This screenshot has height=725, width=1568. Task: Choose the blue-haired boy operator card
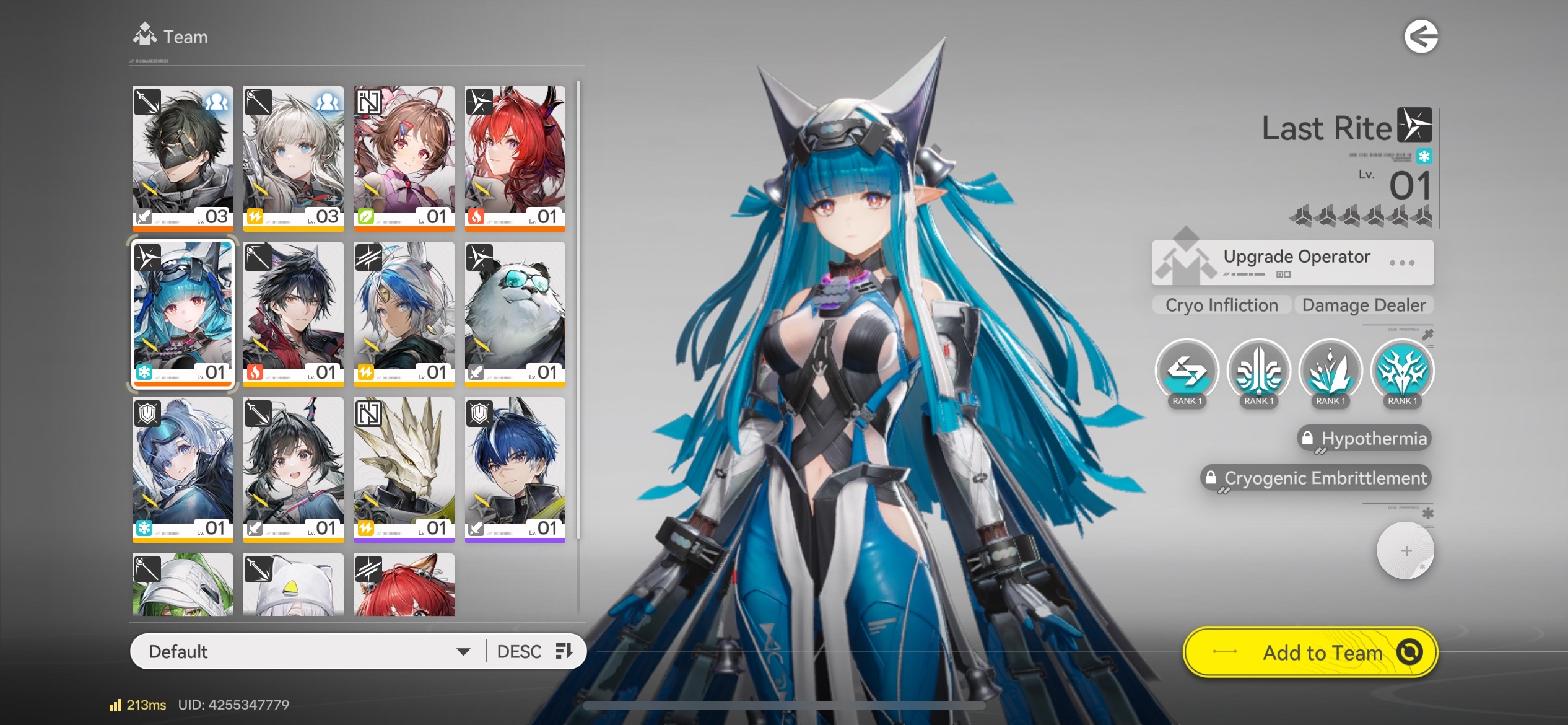515,468
